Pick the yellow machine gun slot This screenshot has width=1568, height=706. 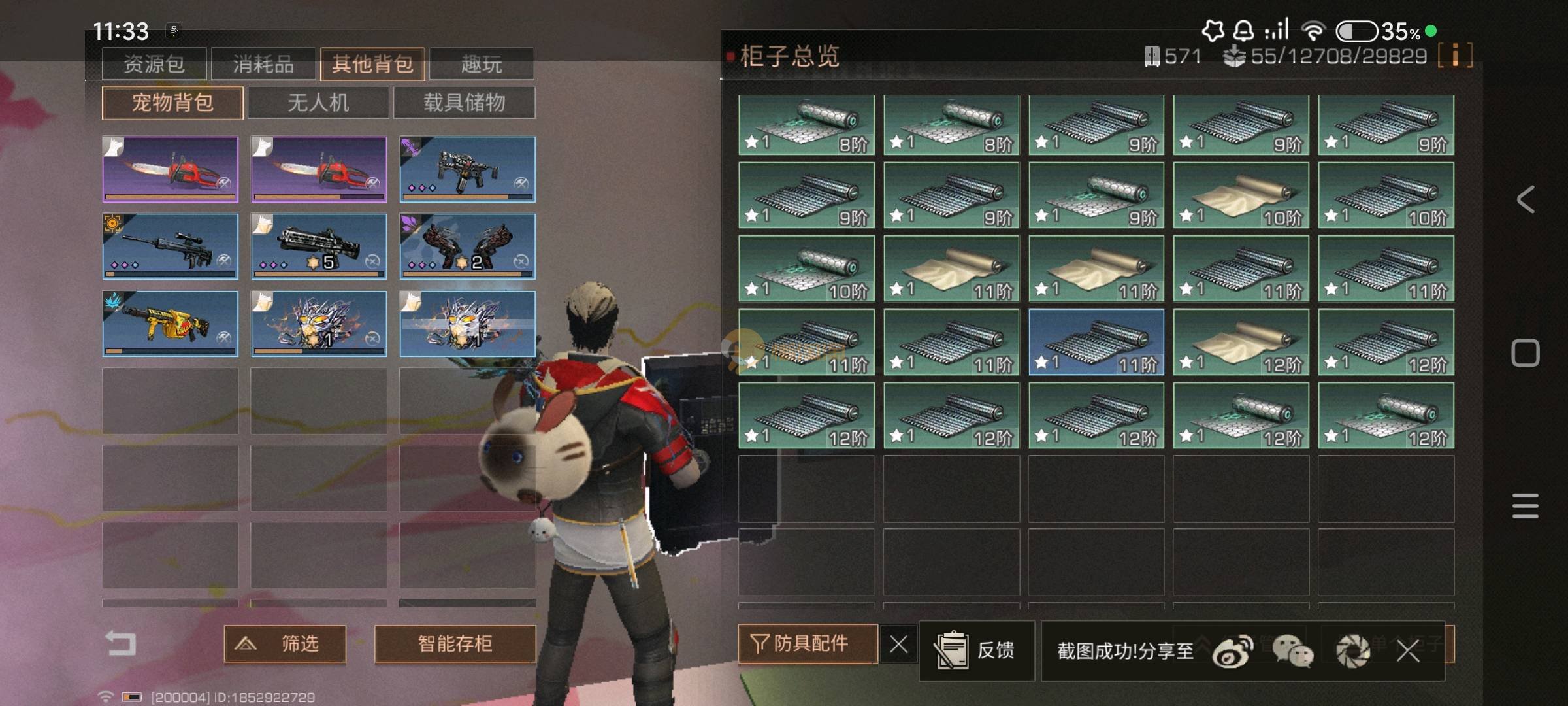[170, 324]
